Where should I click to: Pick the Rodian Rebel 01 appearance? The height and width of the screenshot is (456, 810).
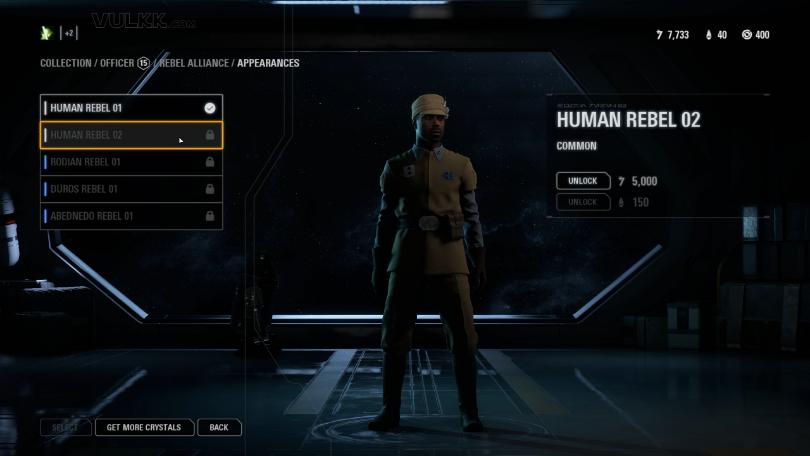(130, 162)
